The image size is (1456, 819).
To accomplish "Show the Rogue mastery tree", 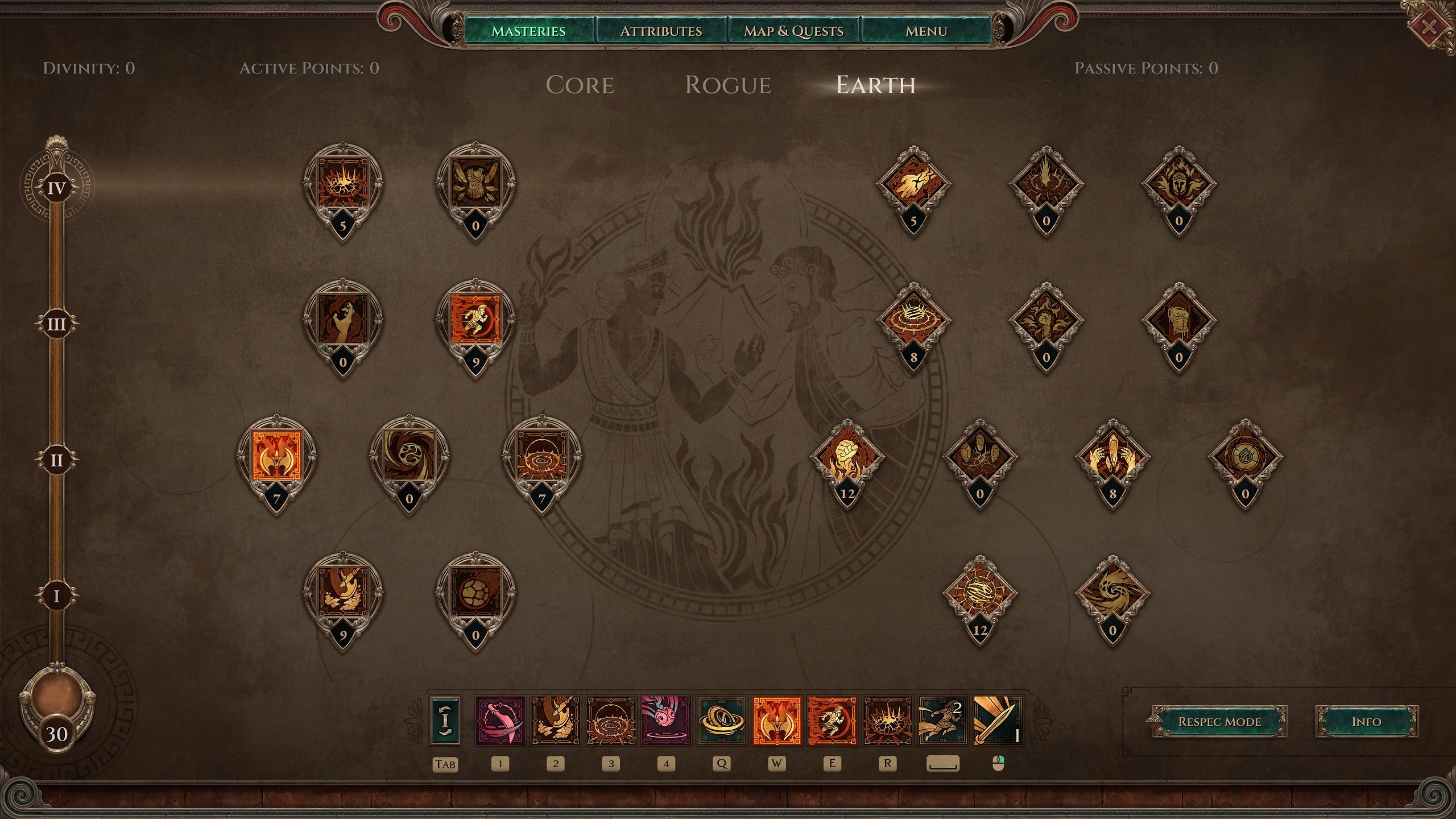I will [728, 85].
